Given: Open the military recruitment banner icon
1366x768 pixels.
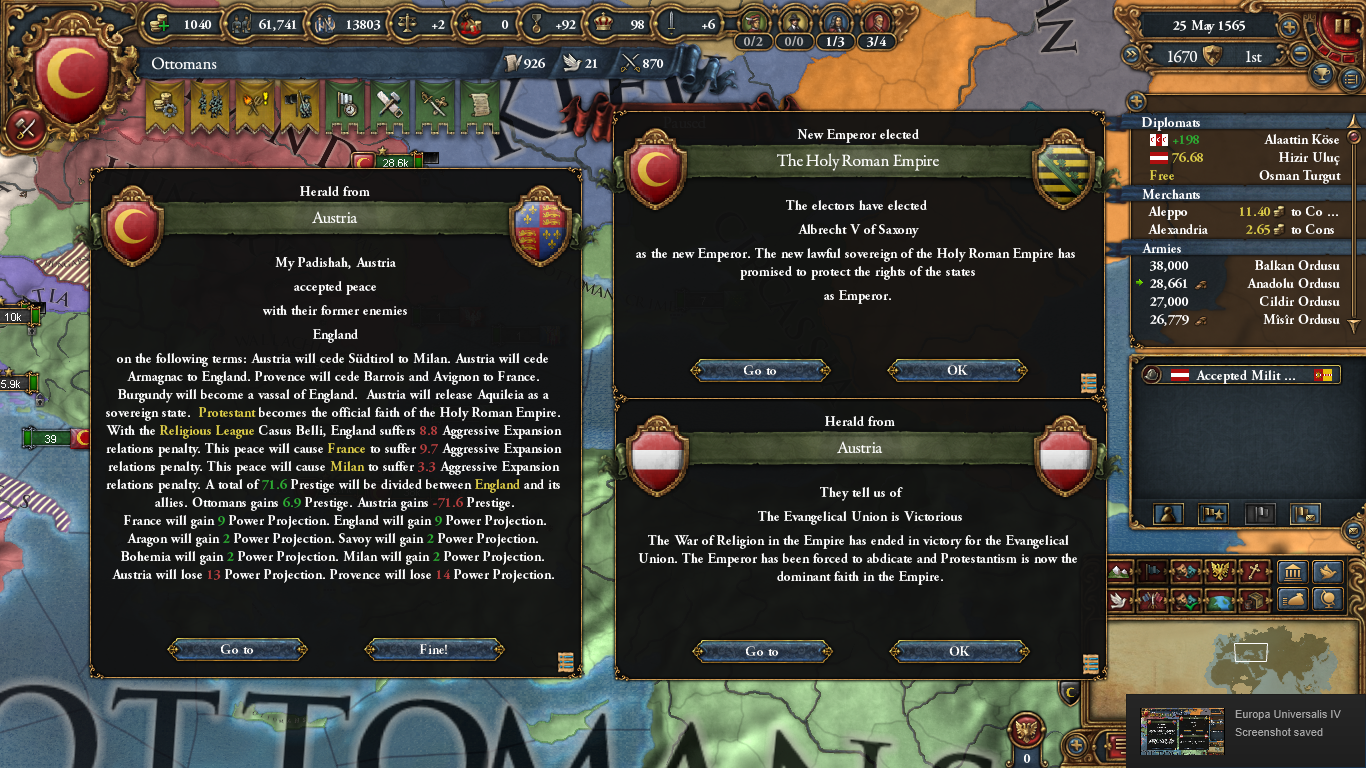Looking at the screenshot, I should 209,105.
